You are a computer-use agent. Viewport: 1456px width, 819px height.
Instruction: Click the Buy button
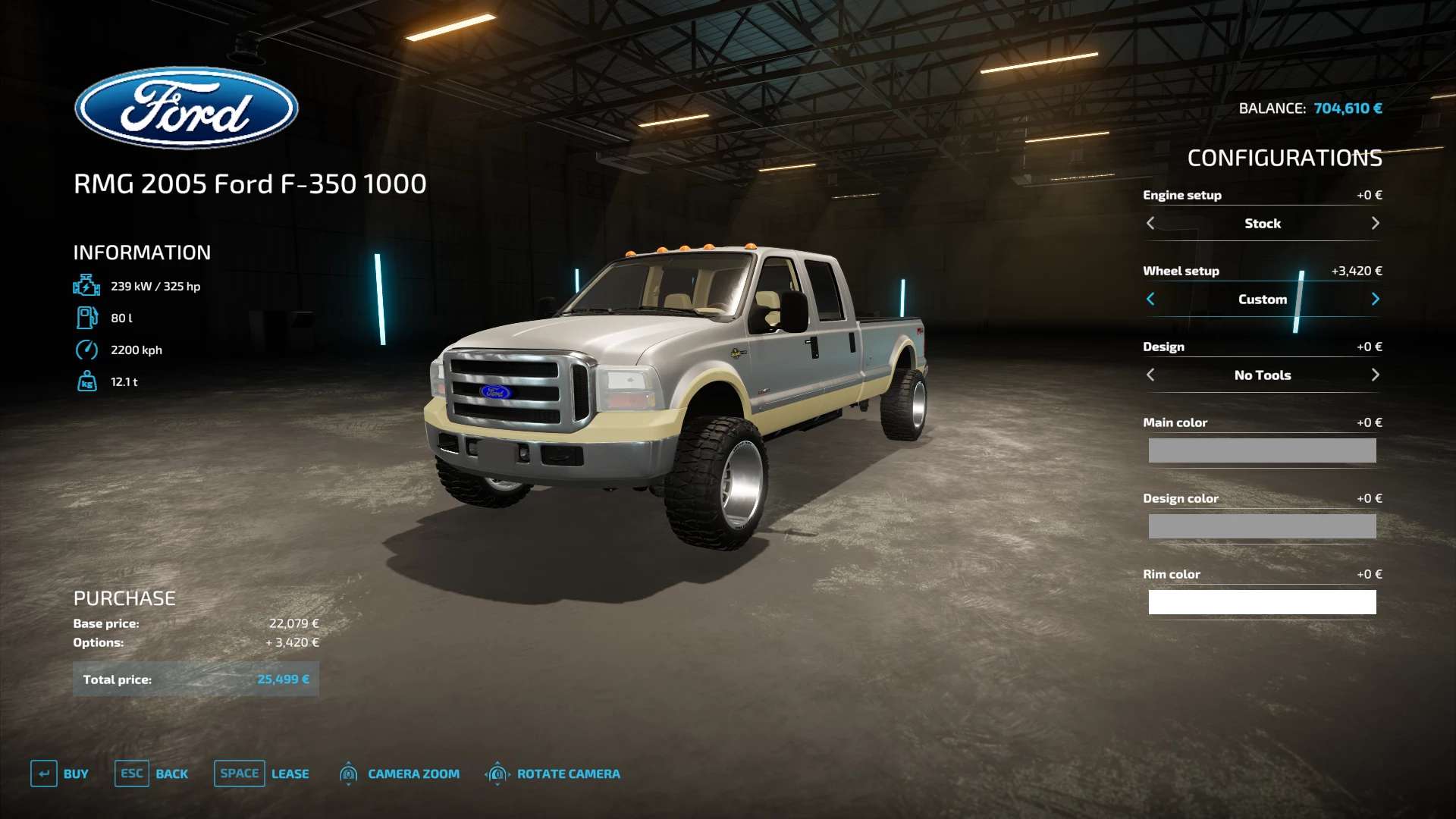pos(60,773)
